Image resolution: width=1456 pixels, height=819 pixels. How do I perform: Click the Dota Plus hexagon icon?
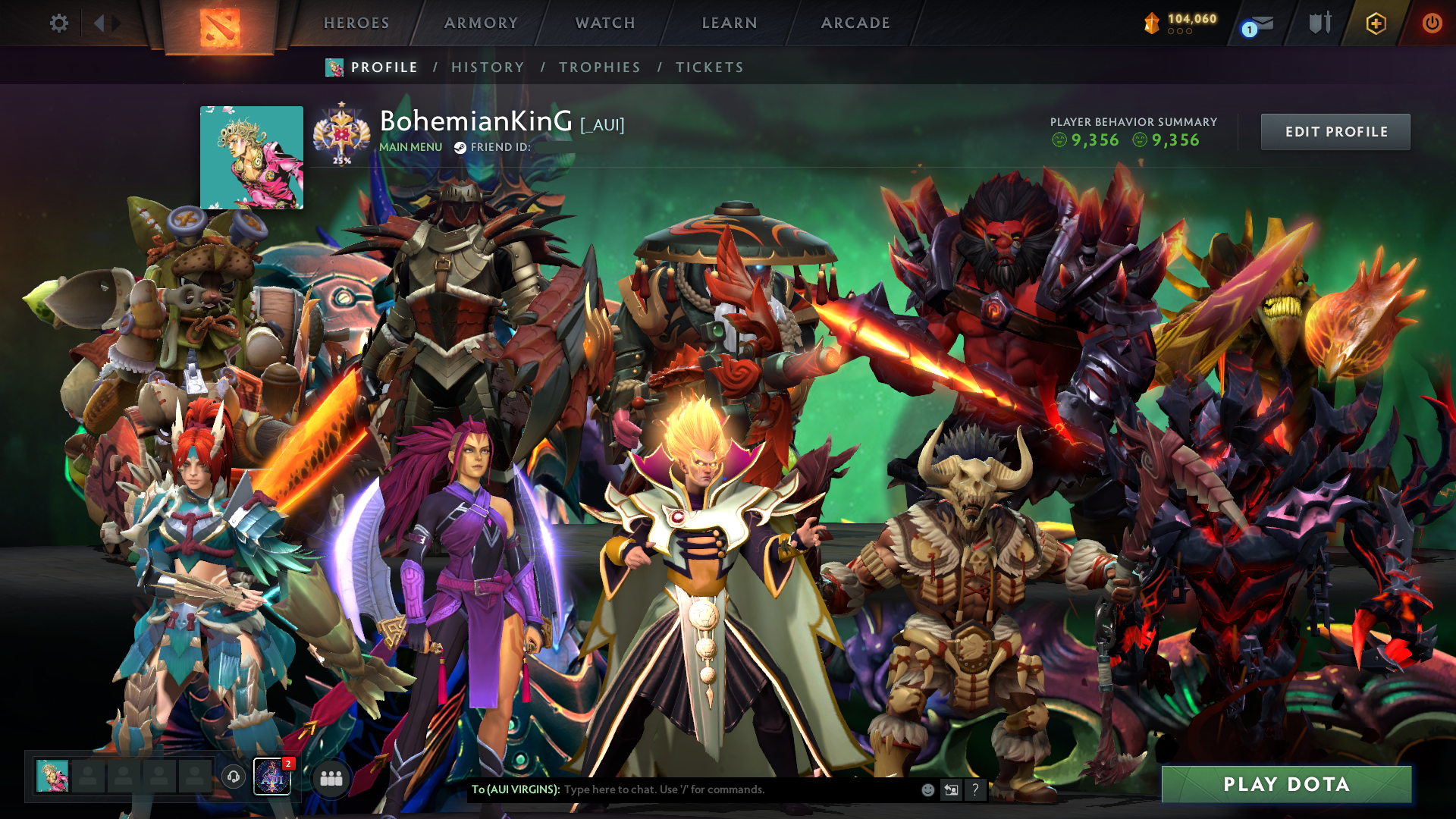(1376, 24)
